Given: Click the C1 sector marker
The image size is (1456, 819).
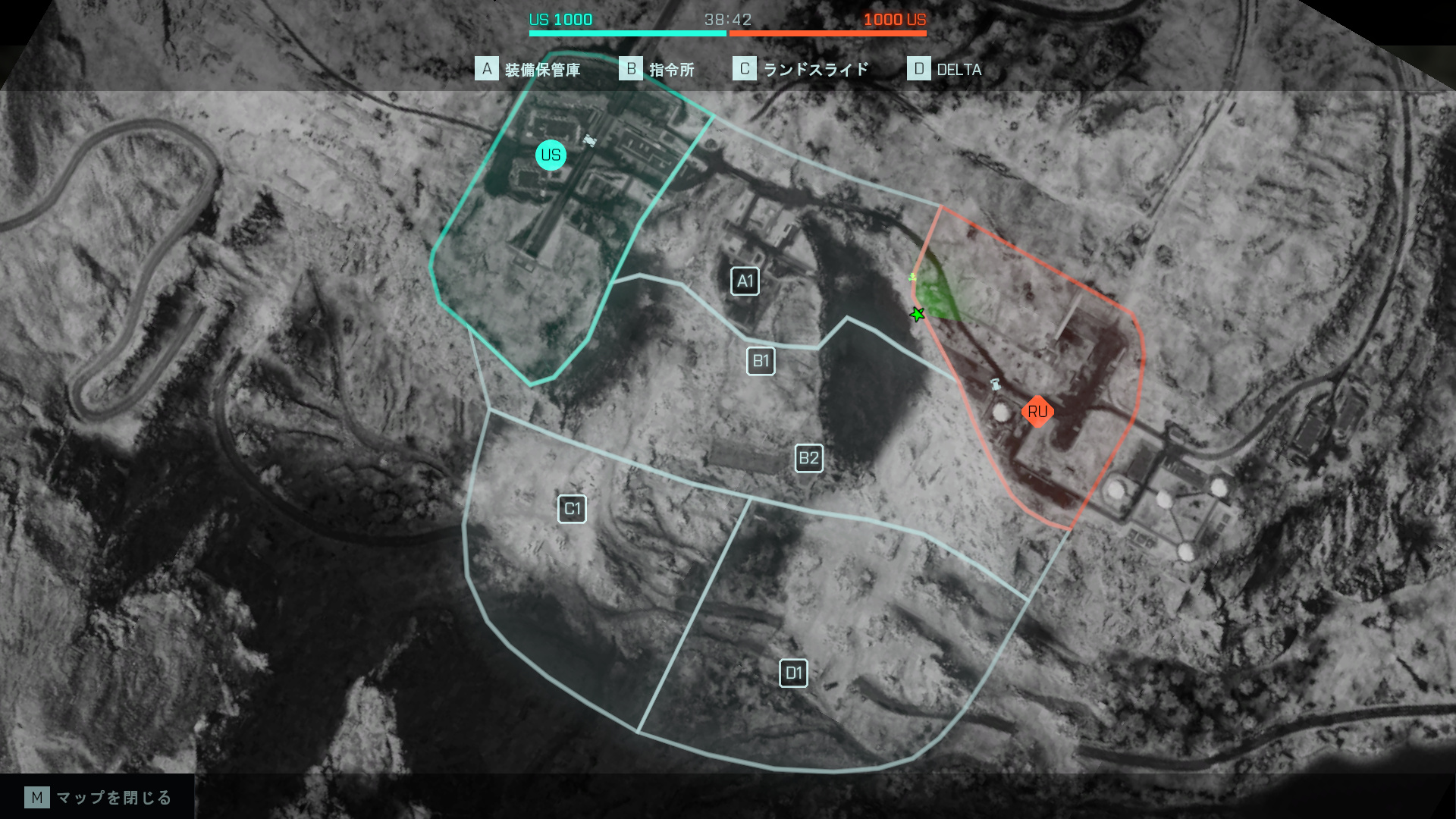Looking at the screenshot, I should tap(572, 509).
